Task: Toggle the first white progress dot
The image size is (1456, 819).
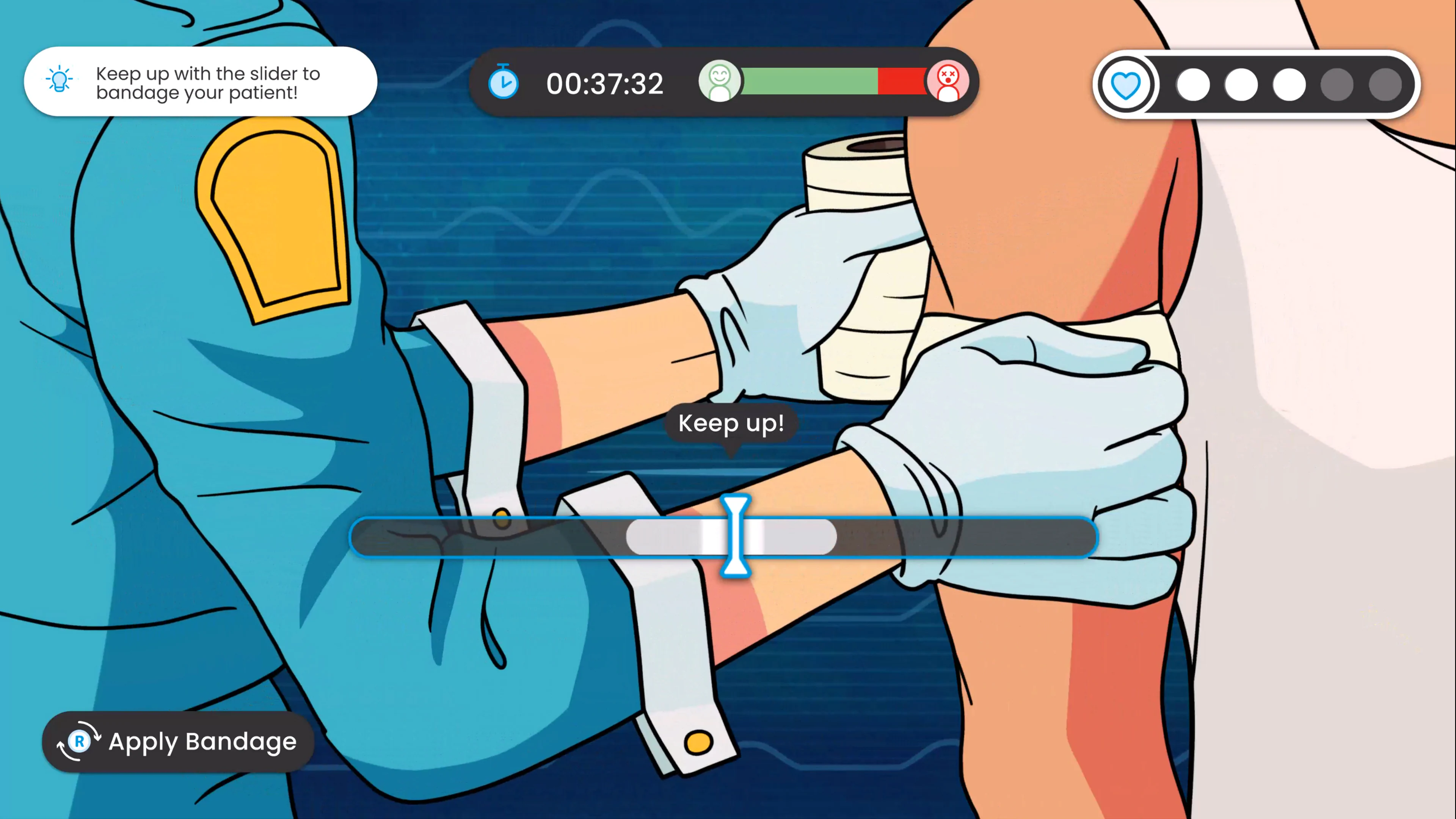Action: [x=1194, y=85]
